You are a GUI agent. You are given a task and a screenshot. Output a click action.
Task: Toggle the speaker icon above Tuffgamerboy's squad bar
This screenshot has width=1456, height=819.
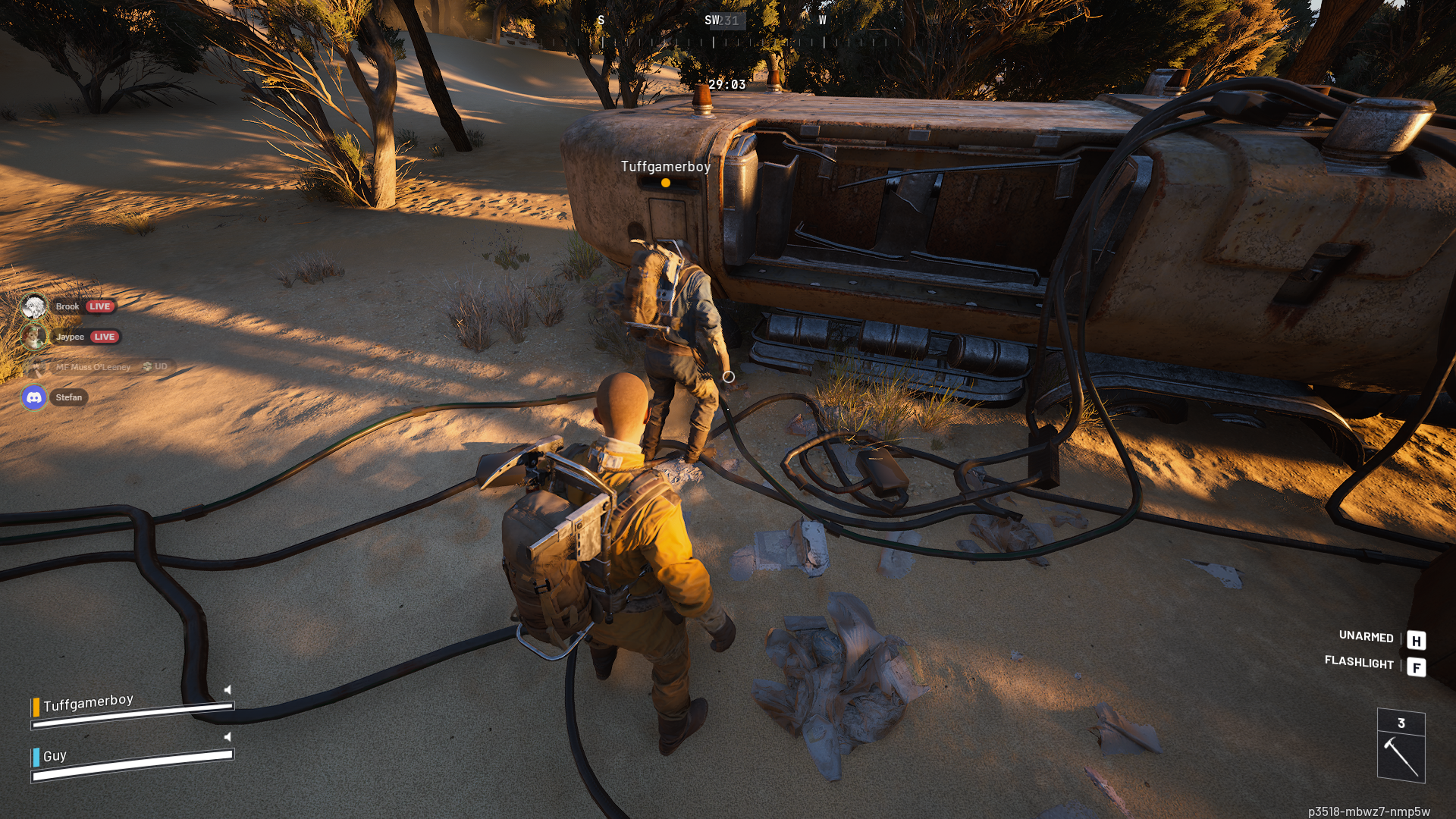[x=227, y=689]
